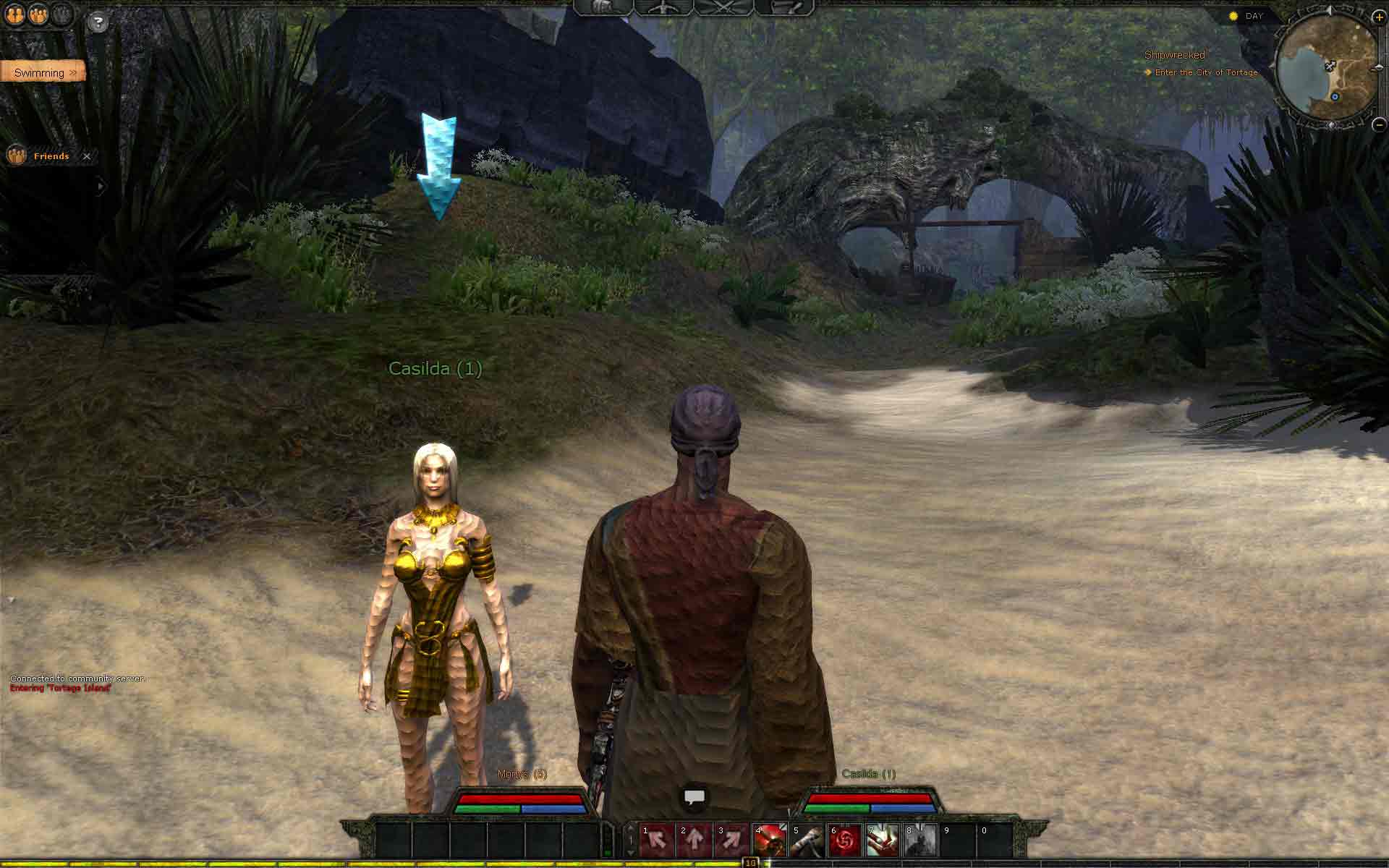The width and height of the screenshot is (1389, 868).
Task: Open the crossed swords menu in top bar
Action: coord(723,7)
